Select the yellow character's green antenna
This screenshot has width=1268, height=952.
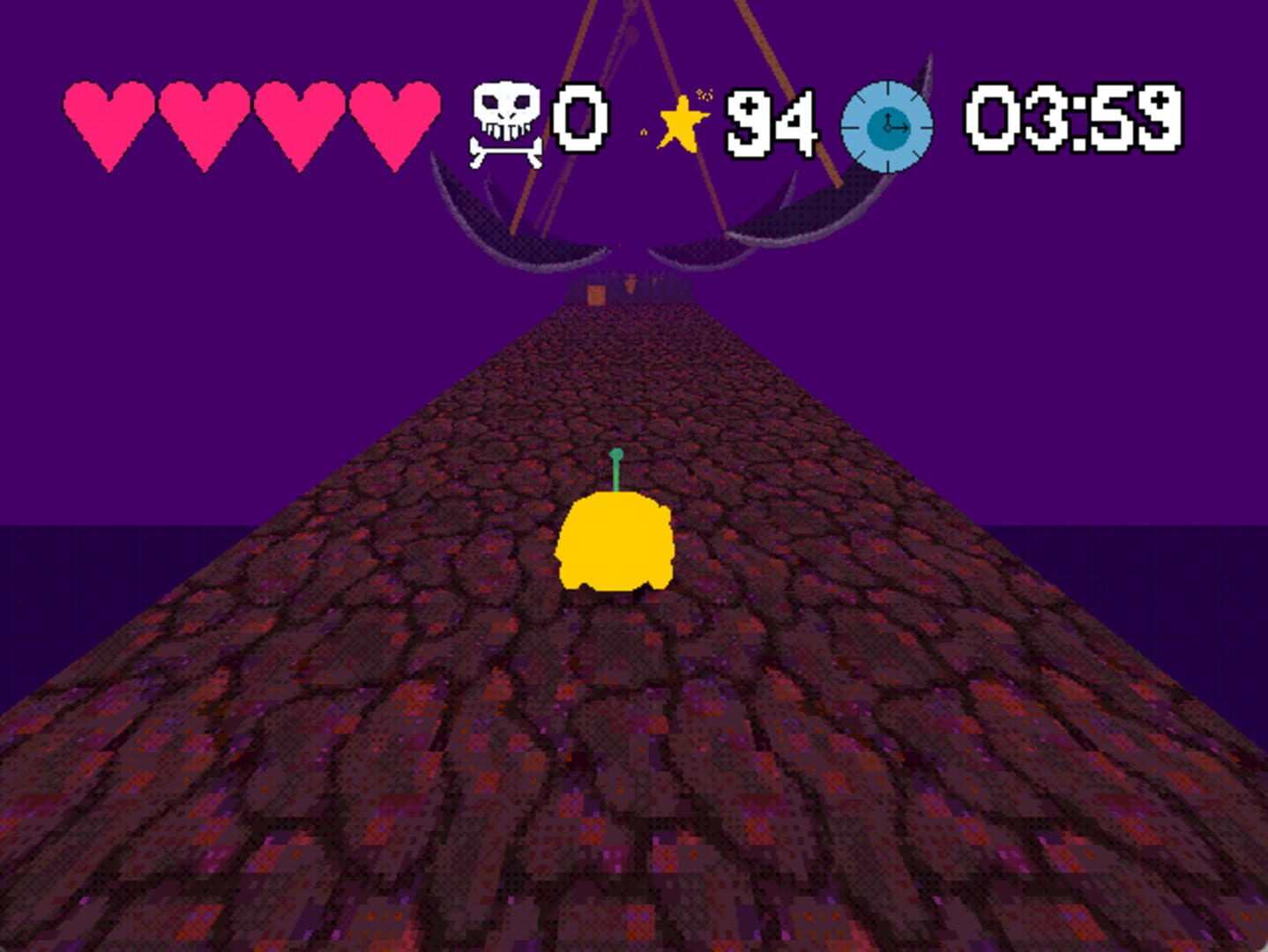click(615, 467)
